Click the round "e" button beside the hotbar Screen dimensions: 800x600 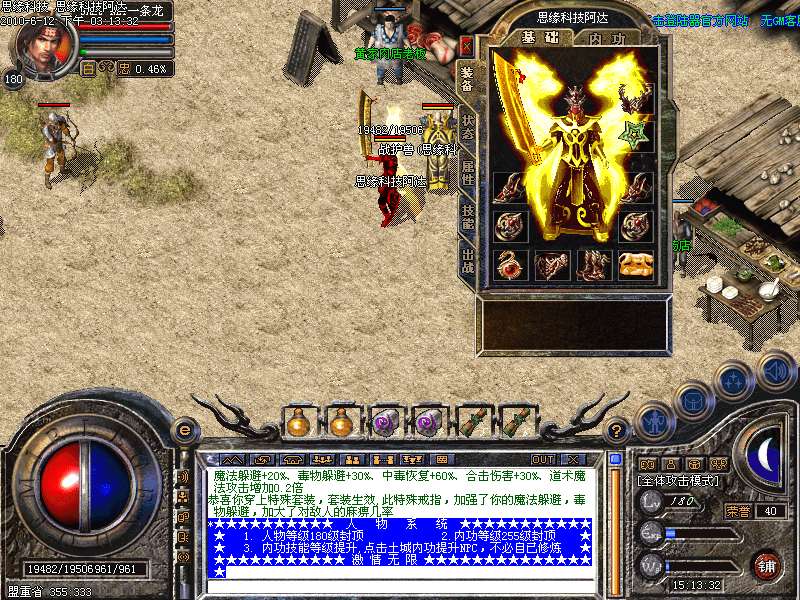tap(183, 430)
